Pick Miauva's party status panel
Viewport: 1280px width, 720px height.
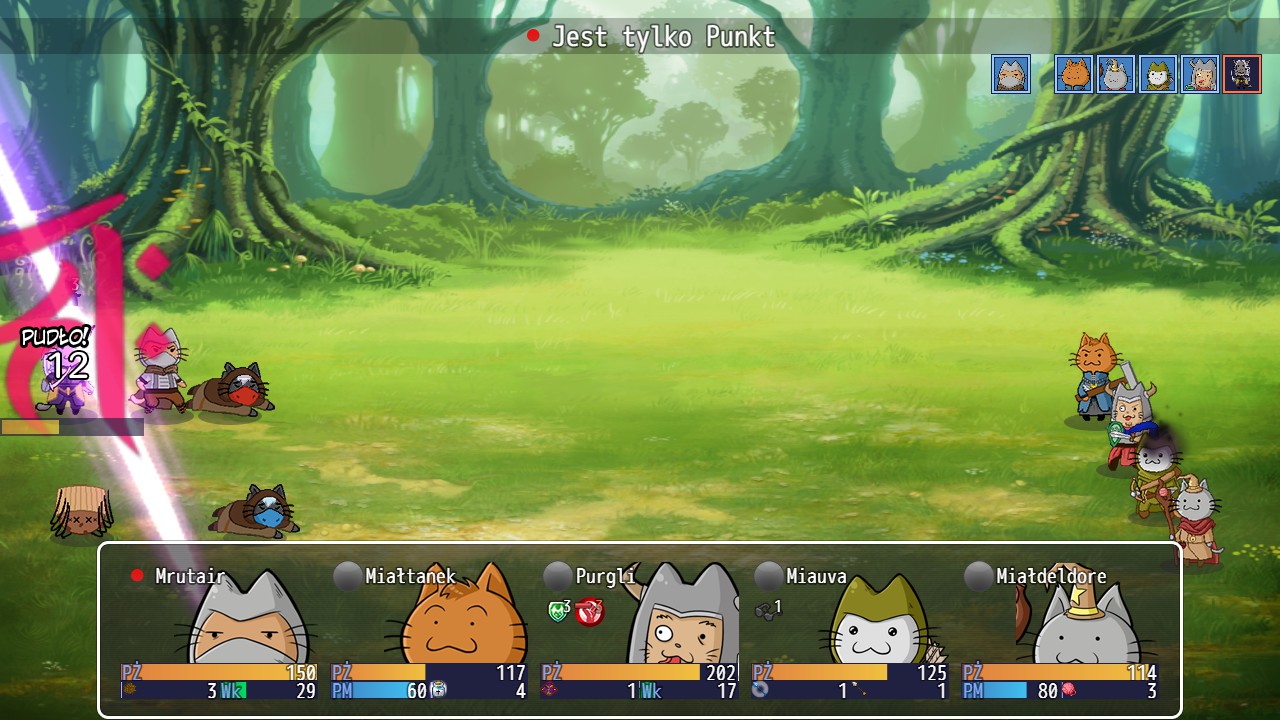(850, 630)
